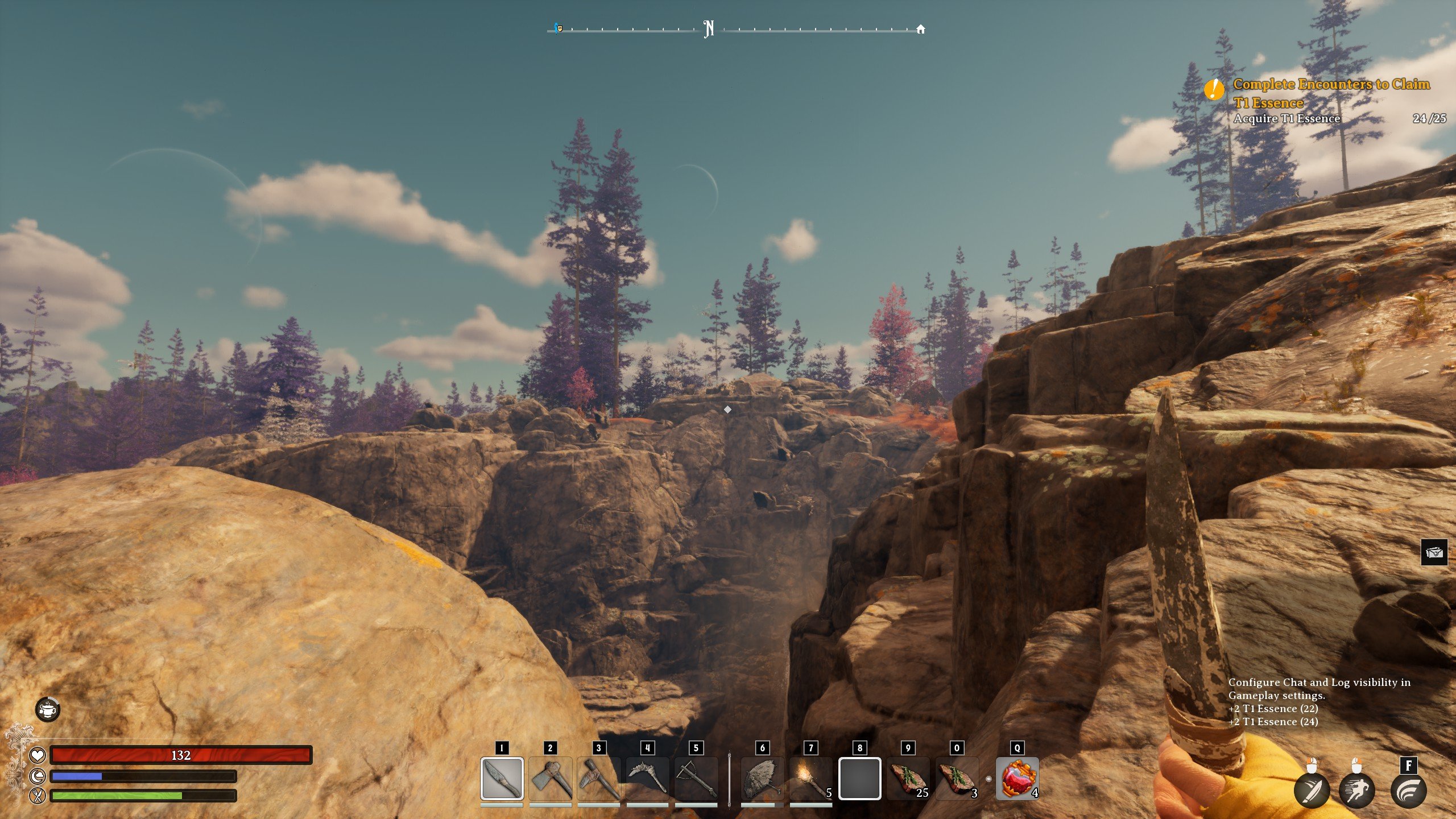Select the sickle hotbar slot
Image resolution: width=1456 pixels, height=819 pixels.
(647, 778)
